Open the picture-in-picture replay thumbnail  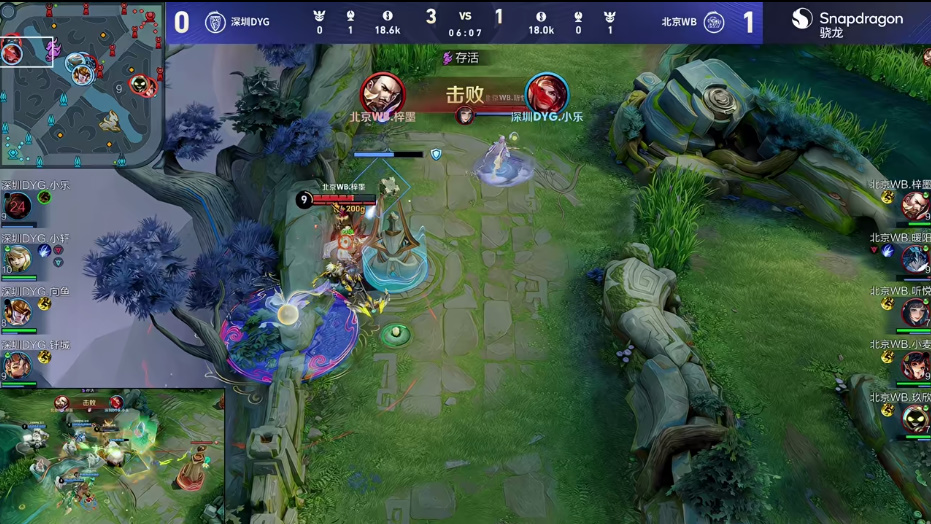click(112, 455)
